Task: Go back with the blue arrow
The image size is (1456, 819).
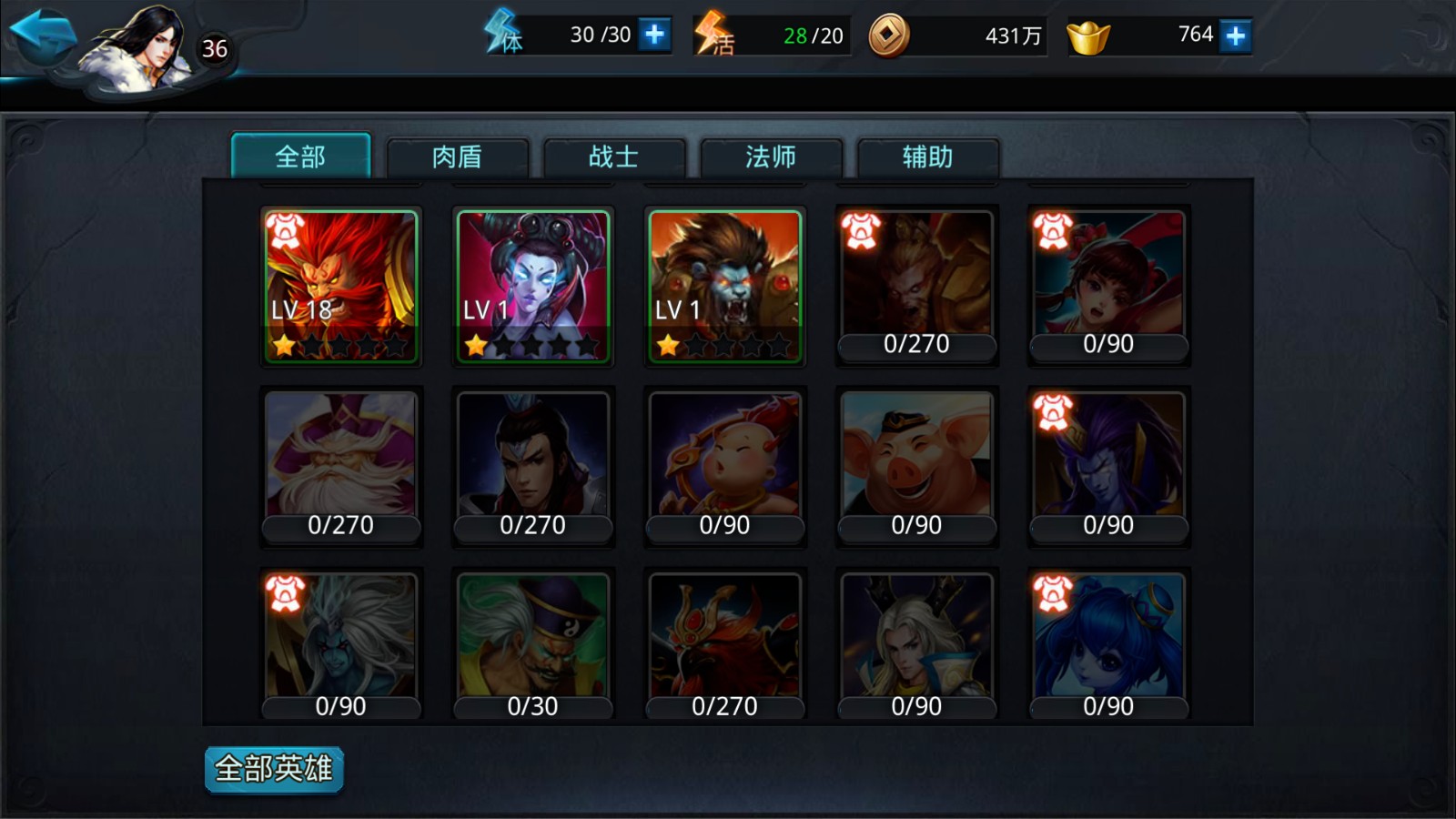Action: [43, 36]
